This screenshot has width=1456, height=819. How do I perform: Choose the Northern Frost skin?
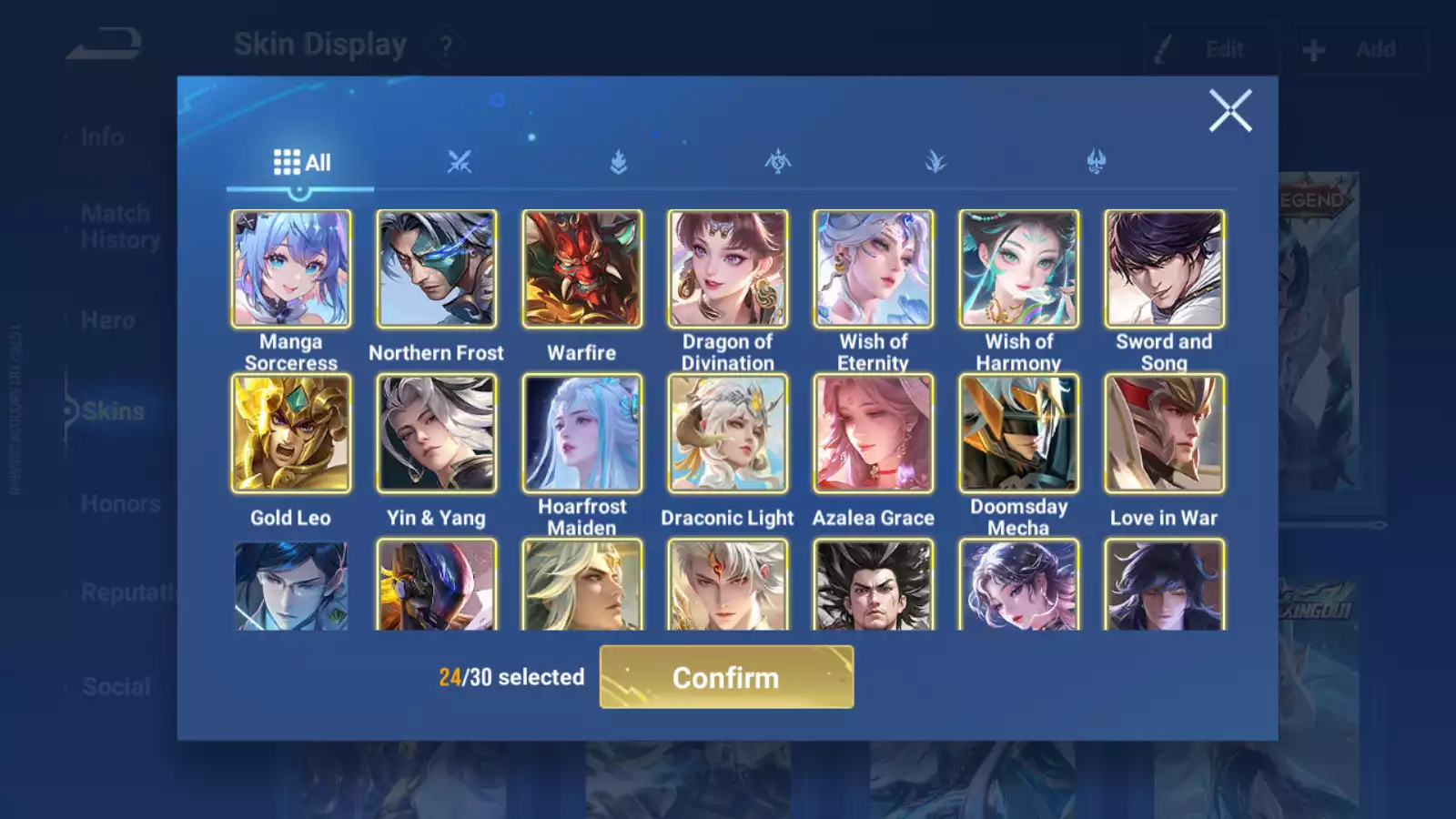coord(437,269)
